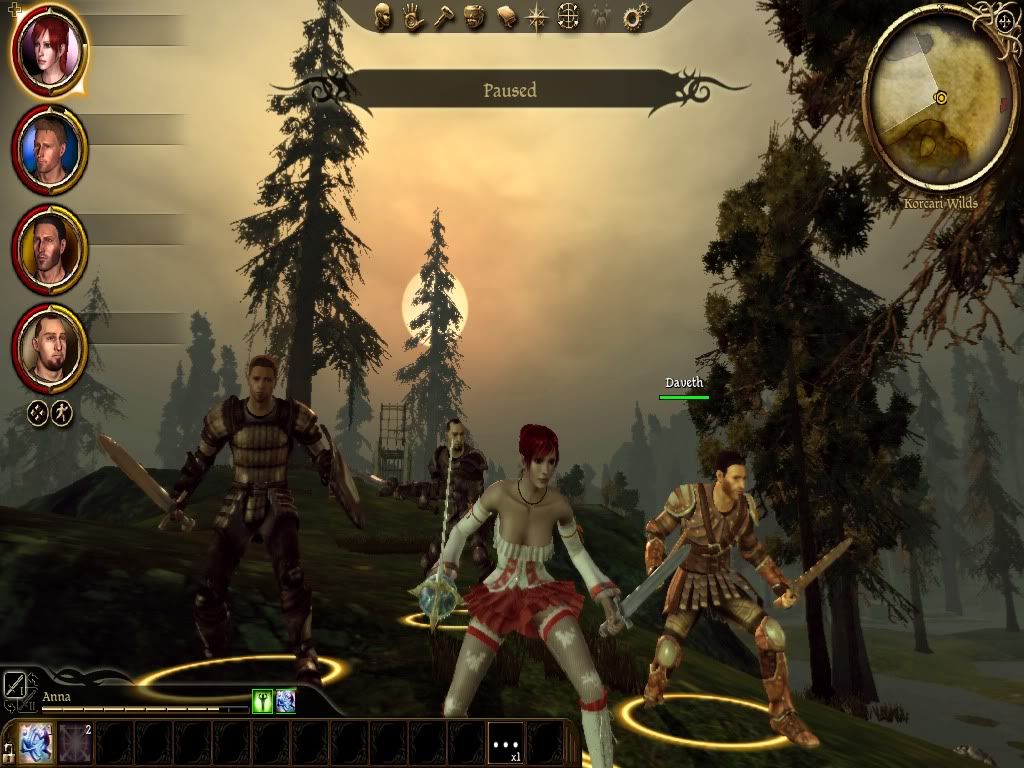The width and height of the screenshot is (1024, 768).
Task: Use the second quickbar slot item with count 2
Action: tap(75, 743)
